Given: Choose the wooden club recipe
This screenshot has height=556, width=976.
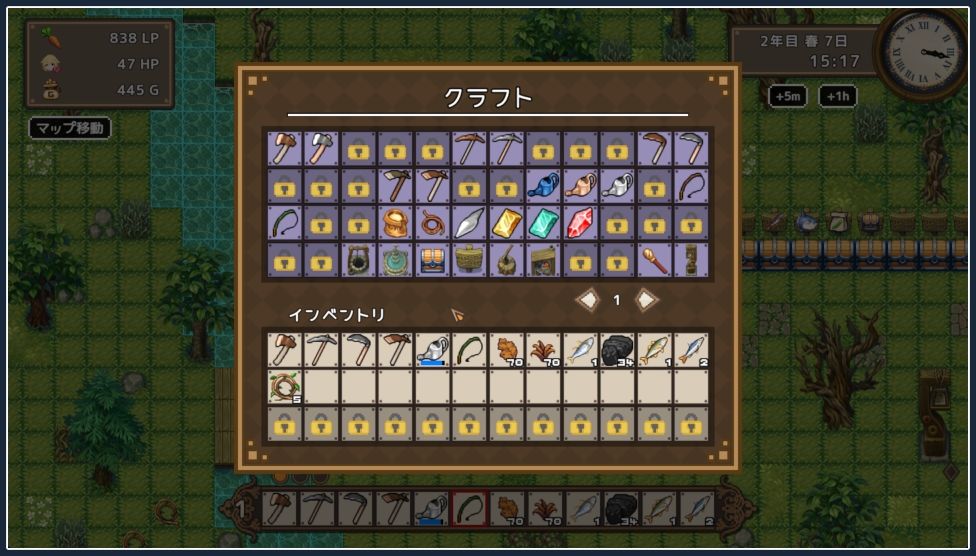Looking at the screenshot, I should (654, 260).
